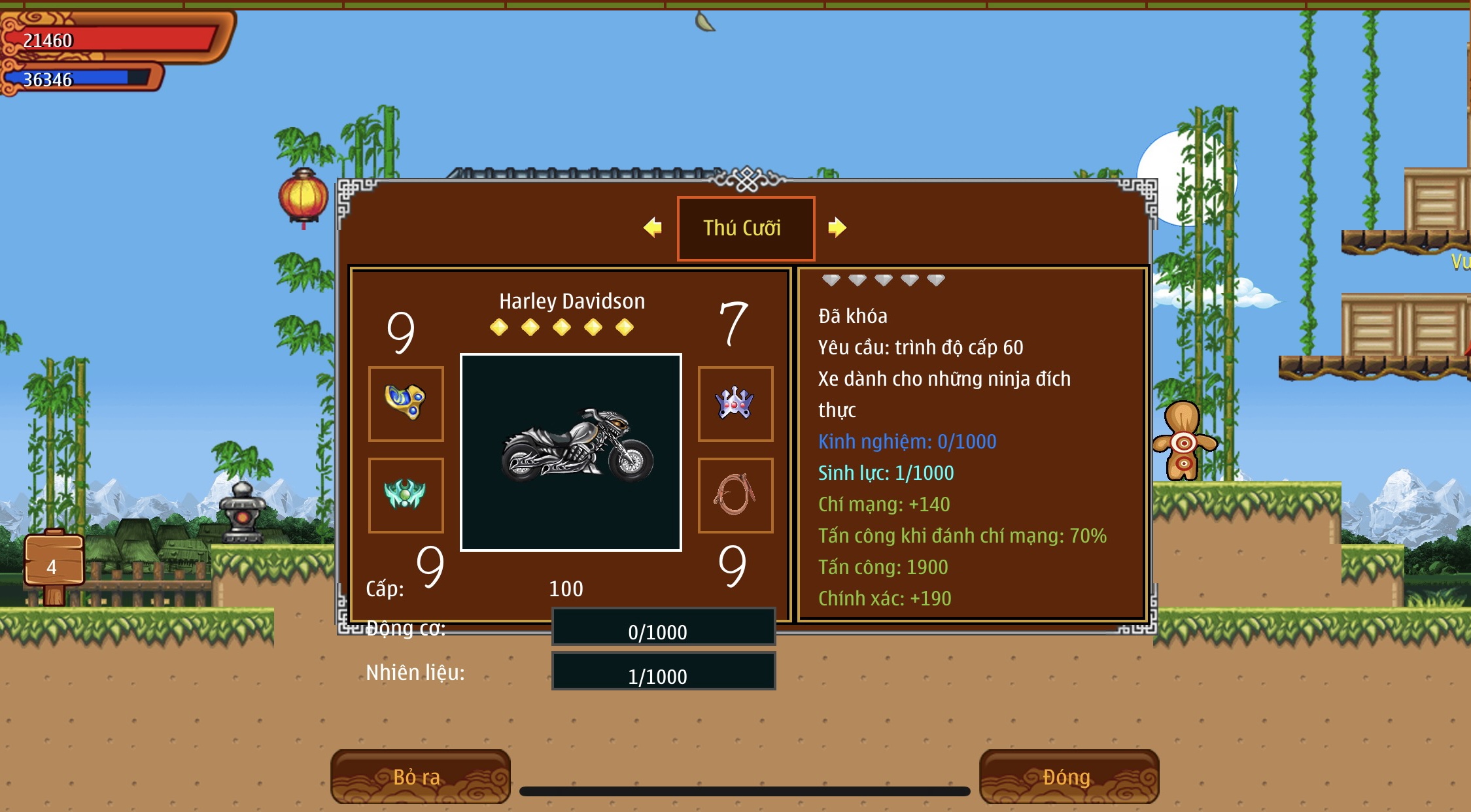The height and width of the screenshot is (812, 1471).
Task: Close the panel with Đóng
Action: (1068, 776)
